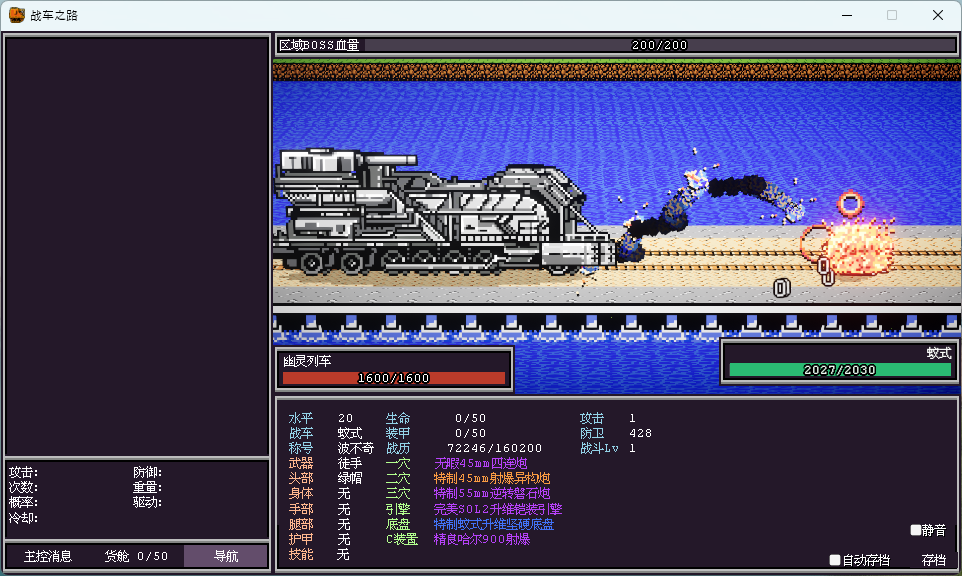
Task: Select the 无限45mm四连炮 weapon entry
Action: (x=481, y=463)
